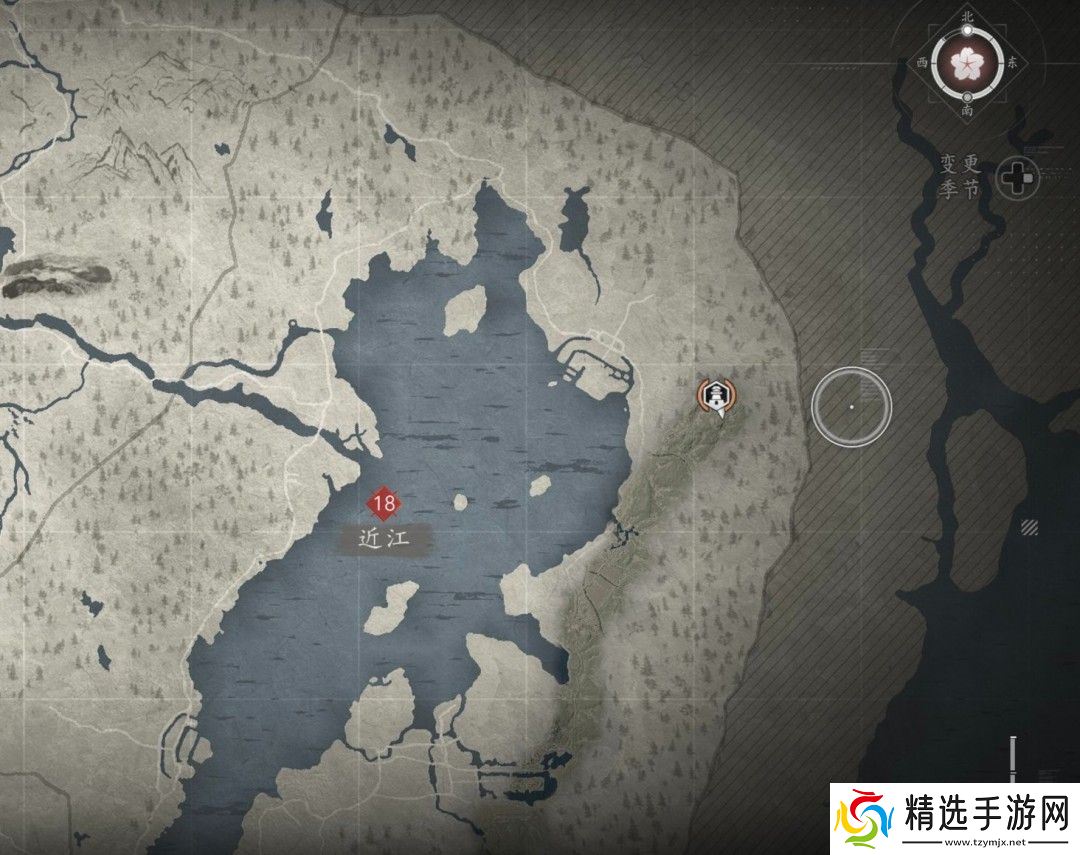
Task: Select the 近江 region label
Action: tap(384, 538)
